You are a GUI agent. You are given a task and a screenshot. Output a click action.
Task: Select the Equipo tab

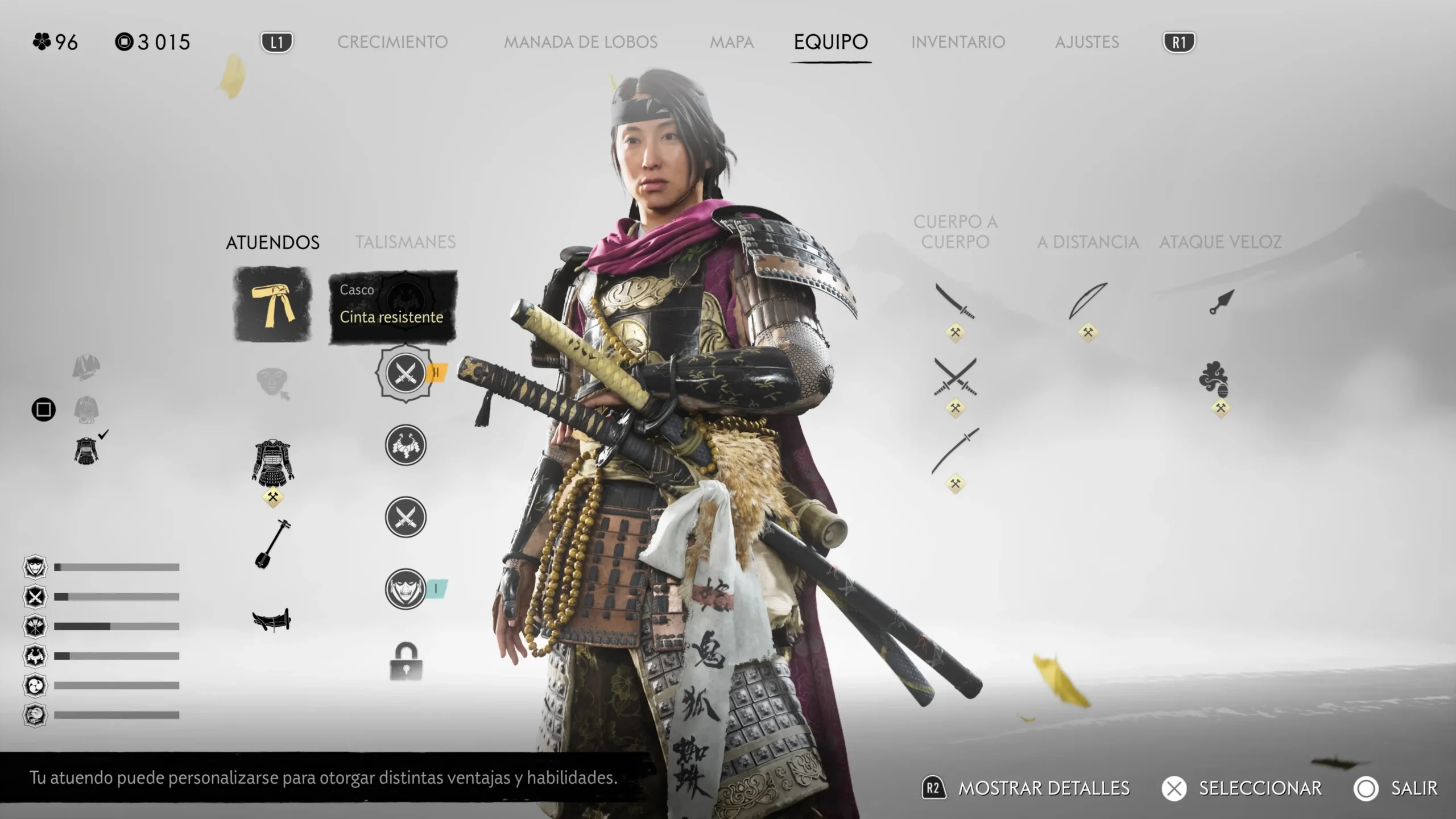click(830, 42)
